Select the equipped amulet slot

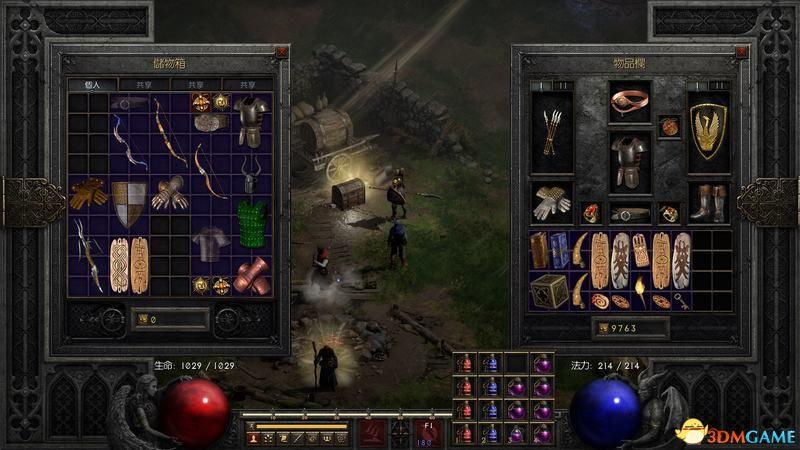(669, 129)
